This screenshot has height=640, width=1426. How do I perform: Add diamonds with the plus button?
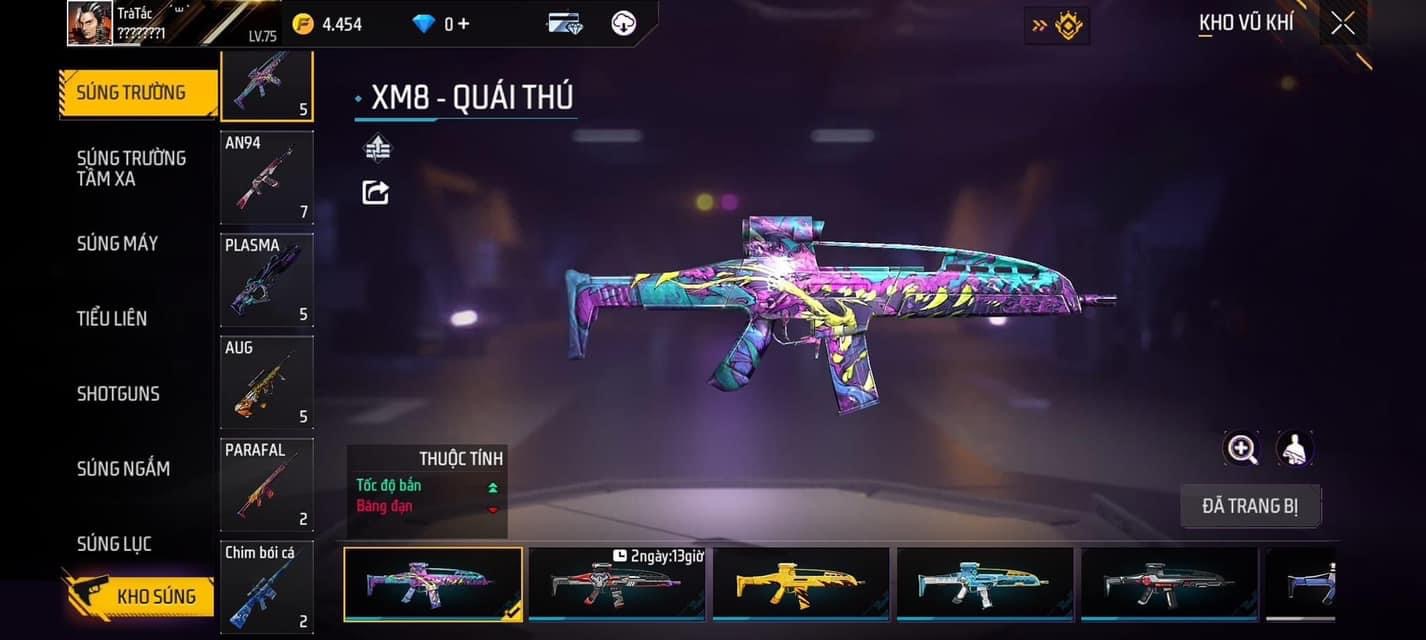pyautogui.click(x=463, y=23)
